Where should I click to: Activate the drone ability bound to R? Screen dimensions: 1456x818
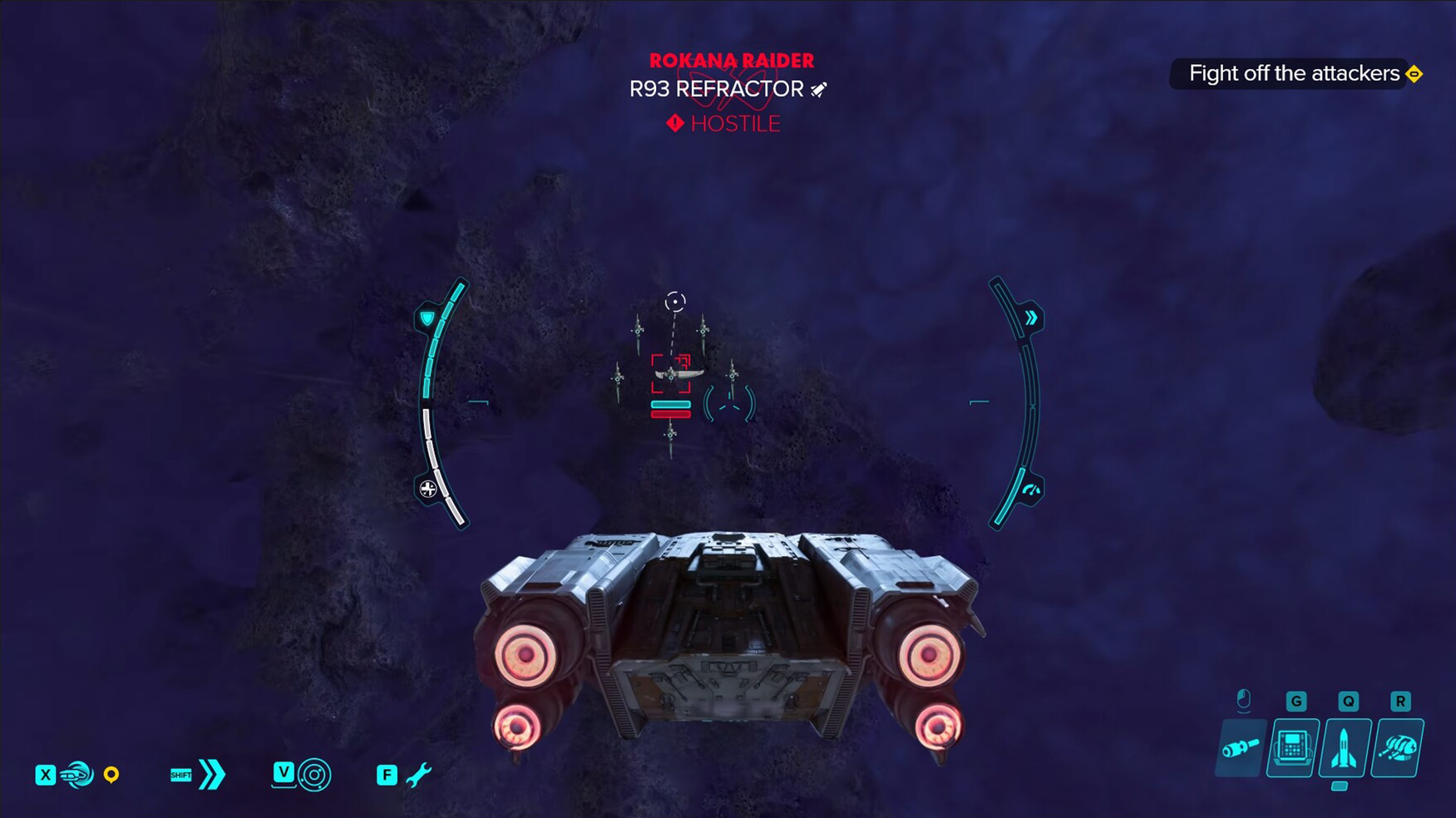click(x=1399, y=747)
